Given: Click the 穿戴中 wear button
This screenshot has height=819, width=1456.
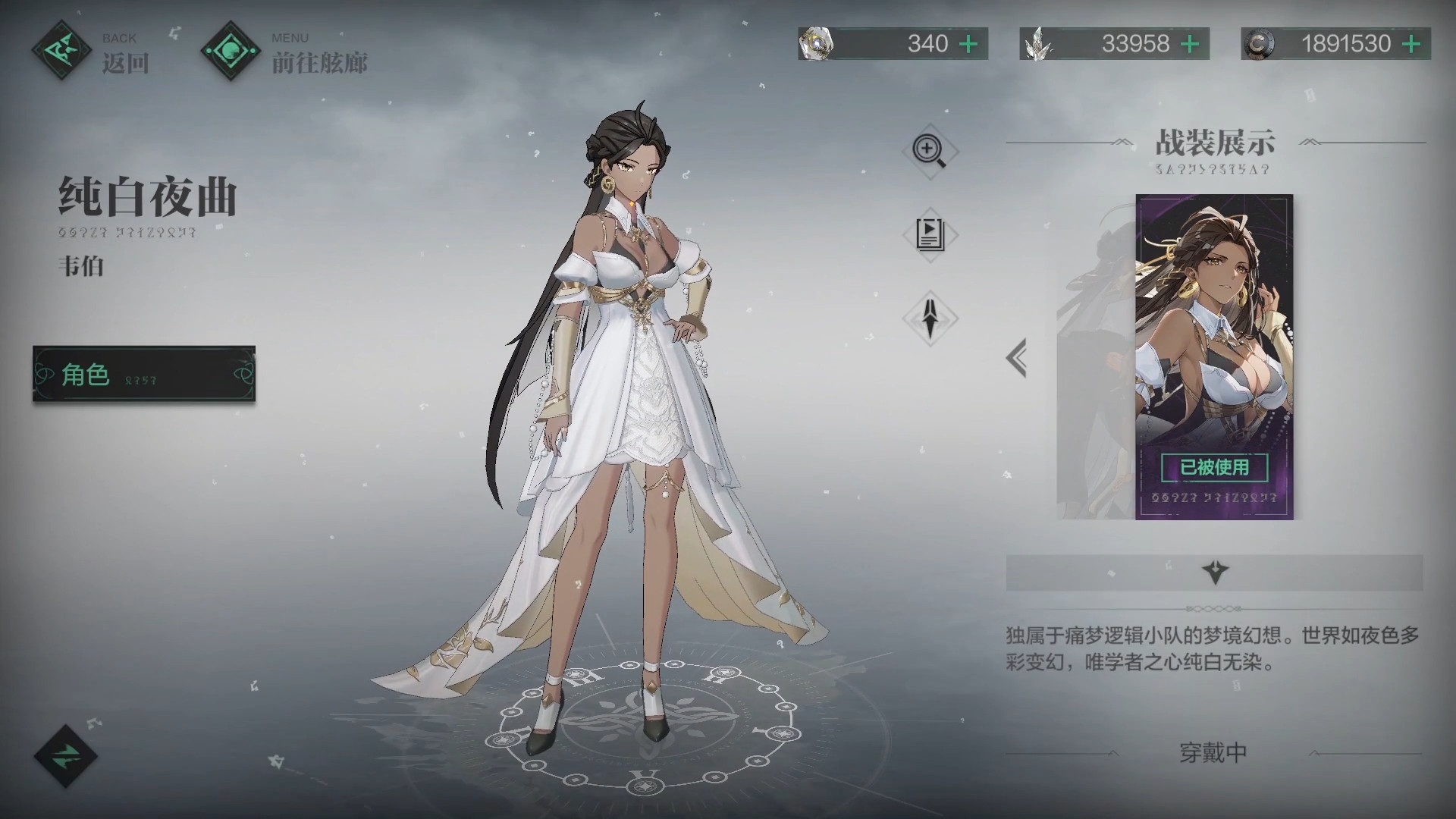Looking at the screenshot, I should click(1213, 753).
